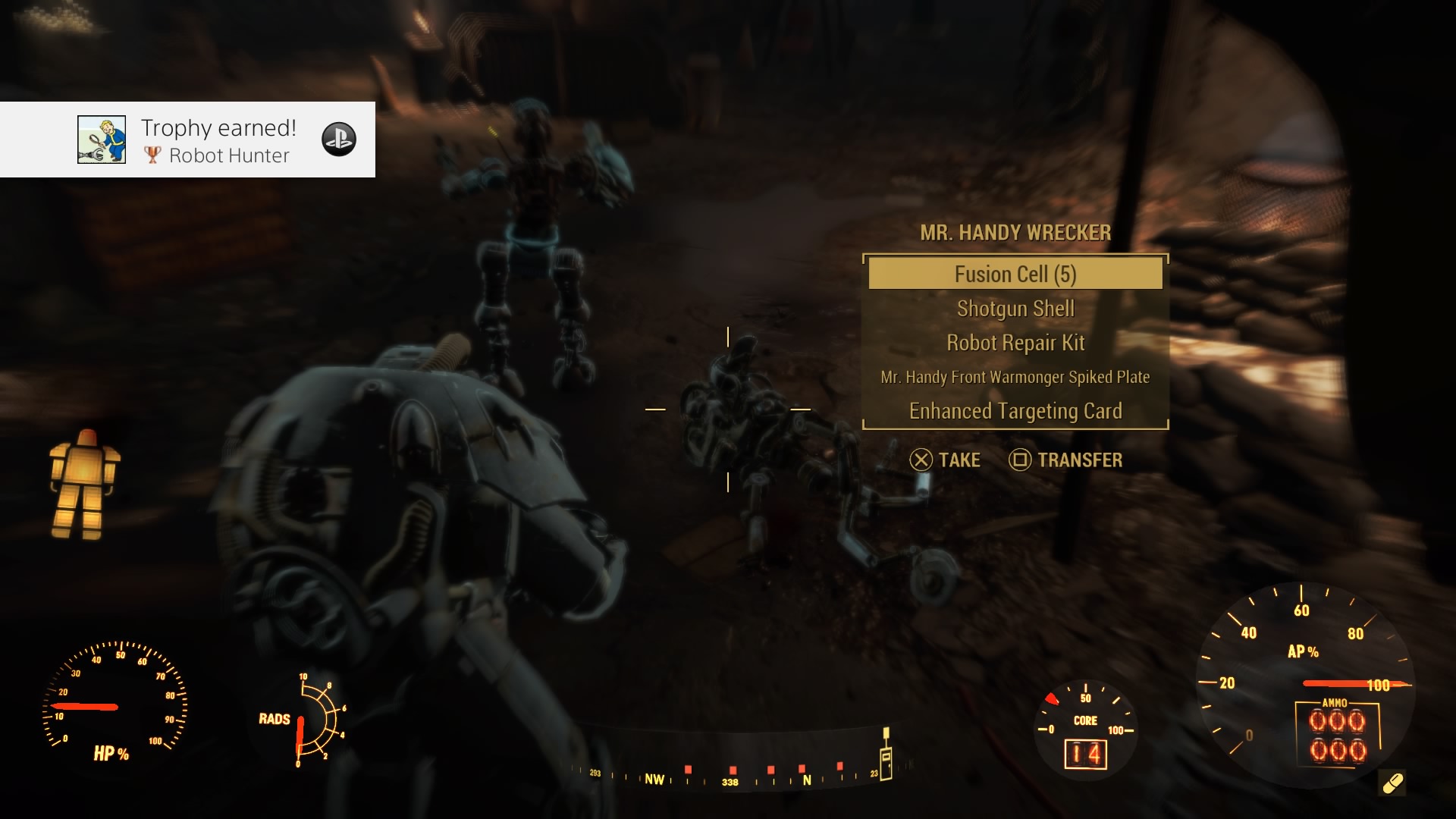Image resolution: width=1456 pixels, height=819 pixels.
Task: Select the stimpak icon in the corner
Action: tap(1392, 783)
